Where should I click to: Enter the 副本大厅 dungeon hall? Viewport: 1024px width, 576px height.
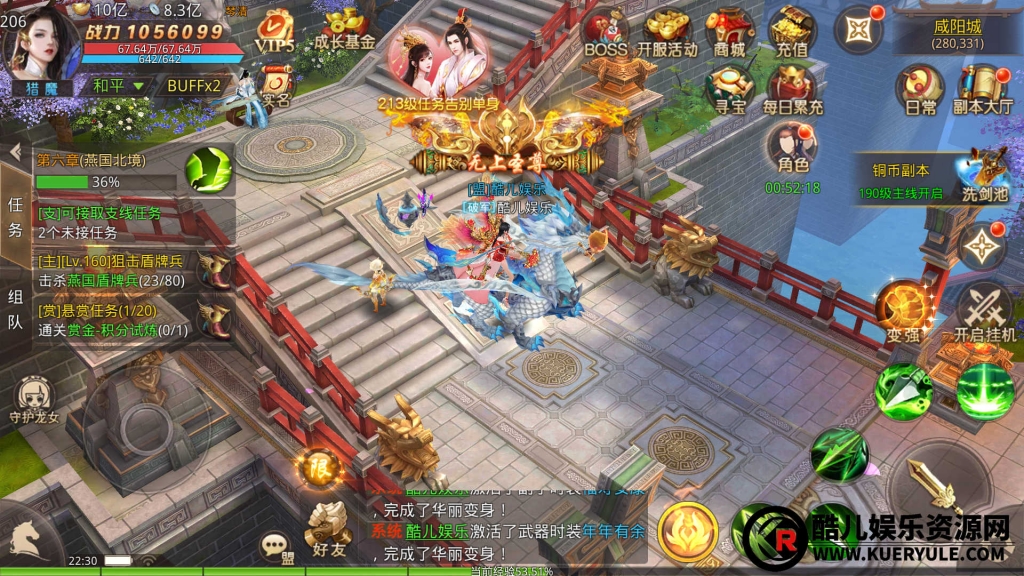982,88
